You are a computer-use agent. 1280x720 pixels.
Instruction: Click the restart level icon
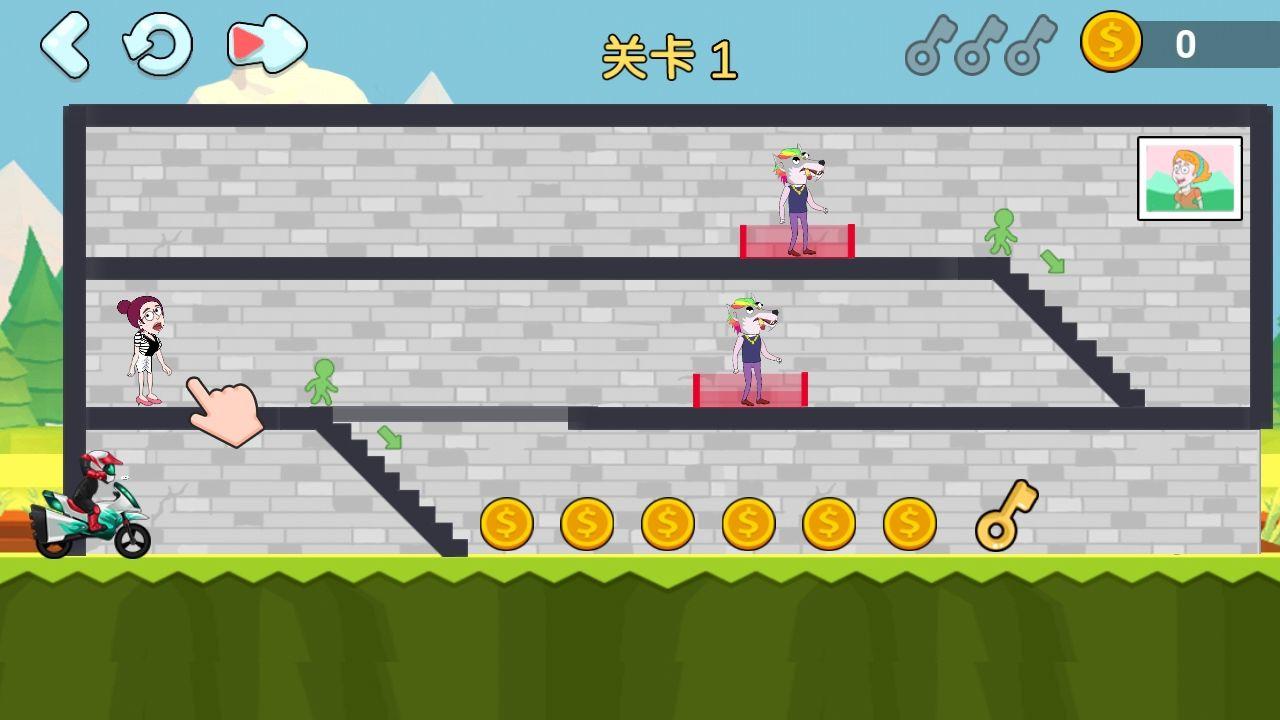[158, 44]
